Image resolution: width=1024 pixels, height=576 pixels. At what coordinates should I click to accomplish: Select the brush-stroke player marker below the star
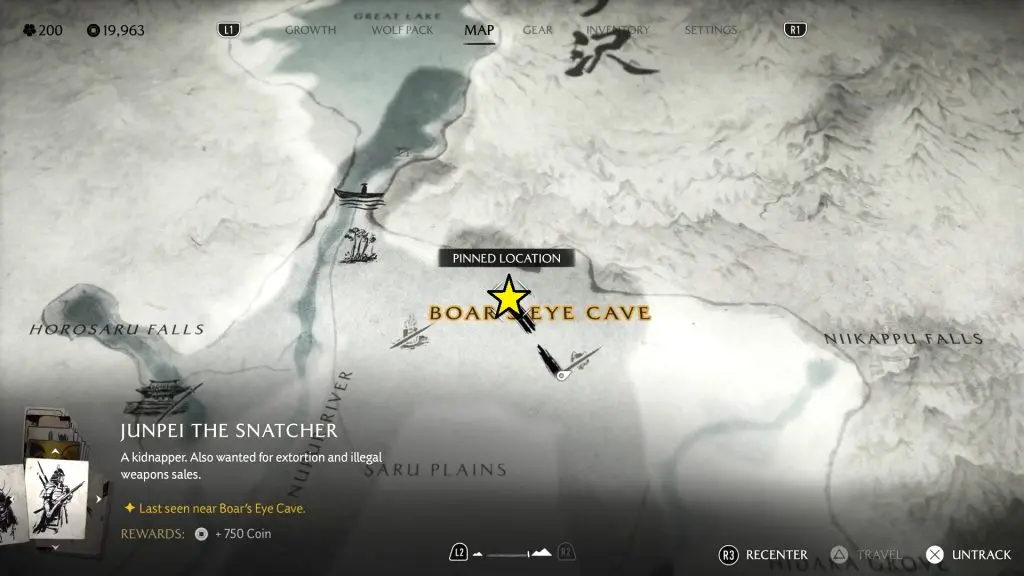[552, 361]
